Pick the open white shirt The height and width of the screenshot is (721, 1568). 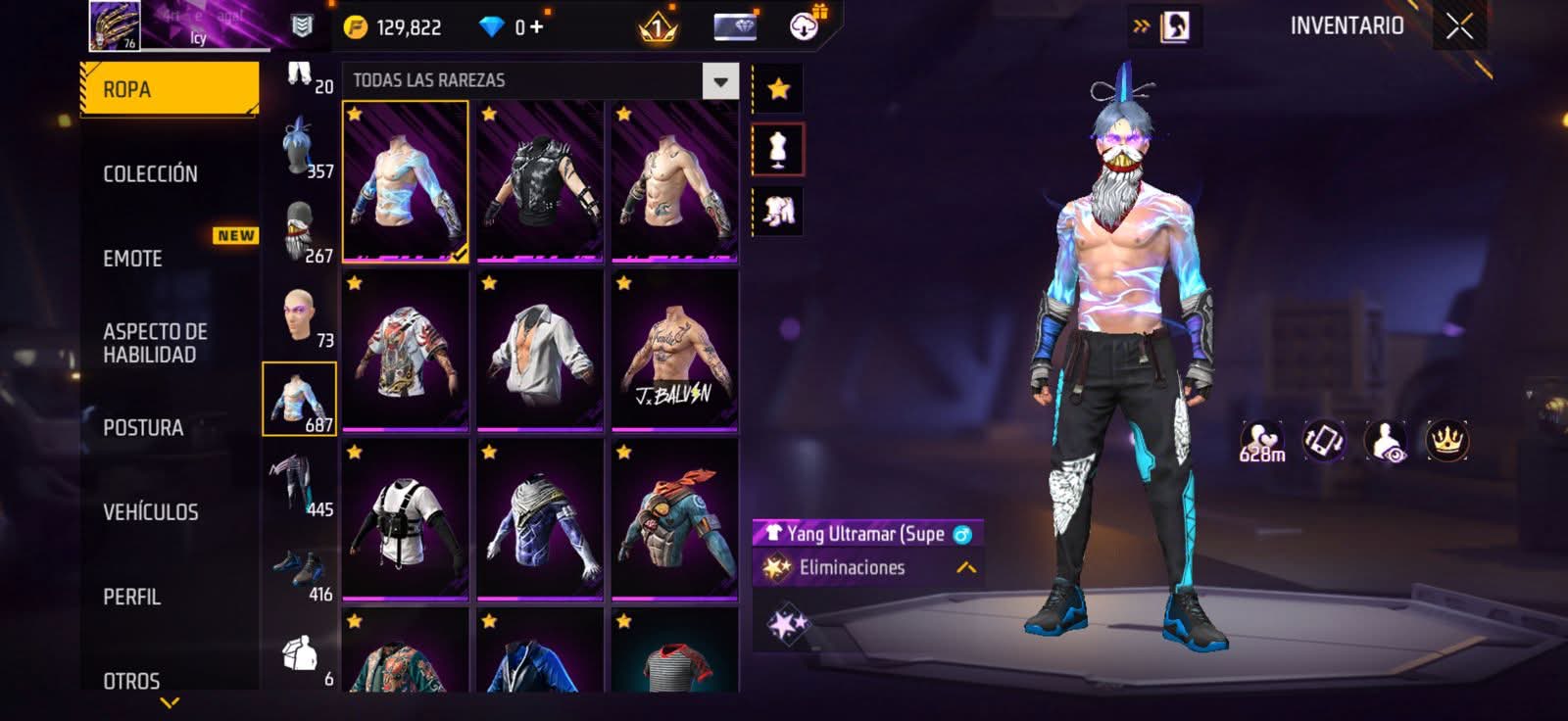click(x=540, y=351)
